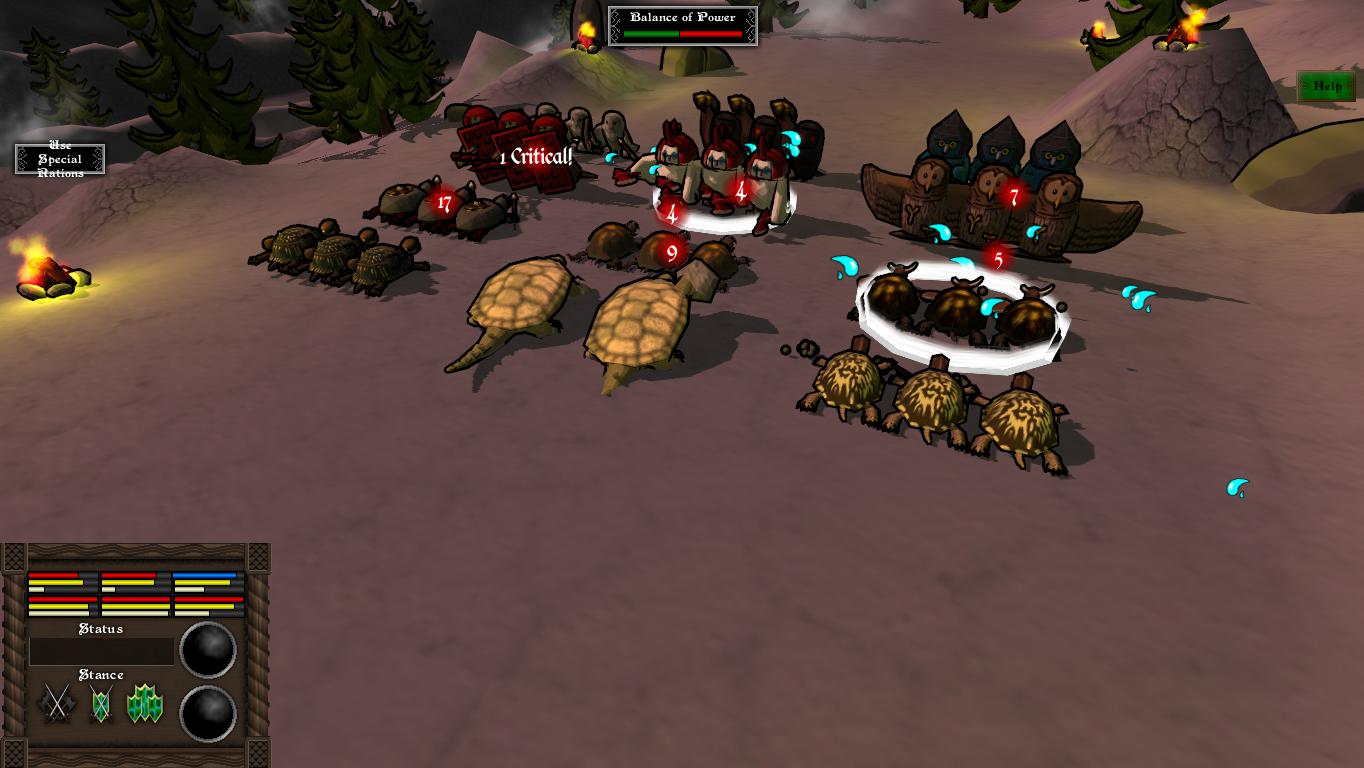Toggle the shield-and-sword balanced stance
The height and width of the screenshot is (768, 1364).
coord(101,701)
